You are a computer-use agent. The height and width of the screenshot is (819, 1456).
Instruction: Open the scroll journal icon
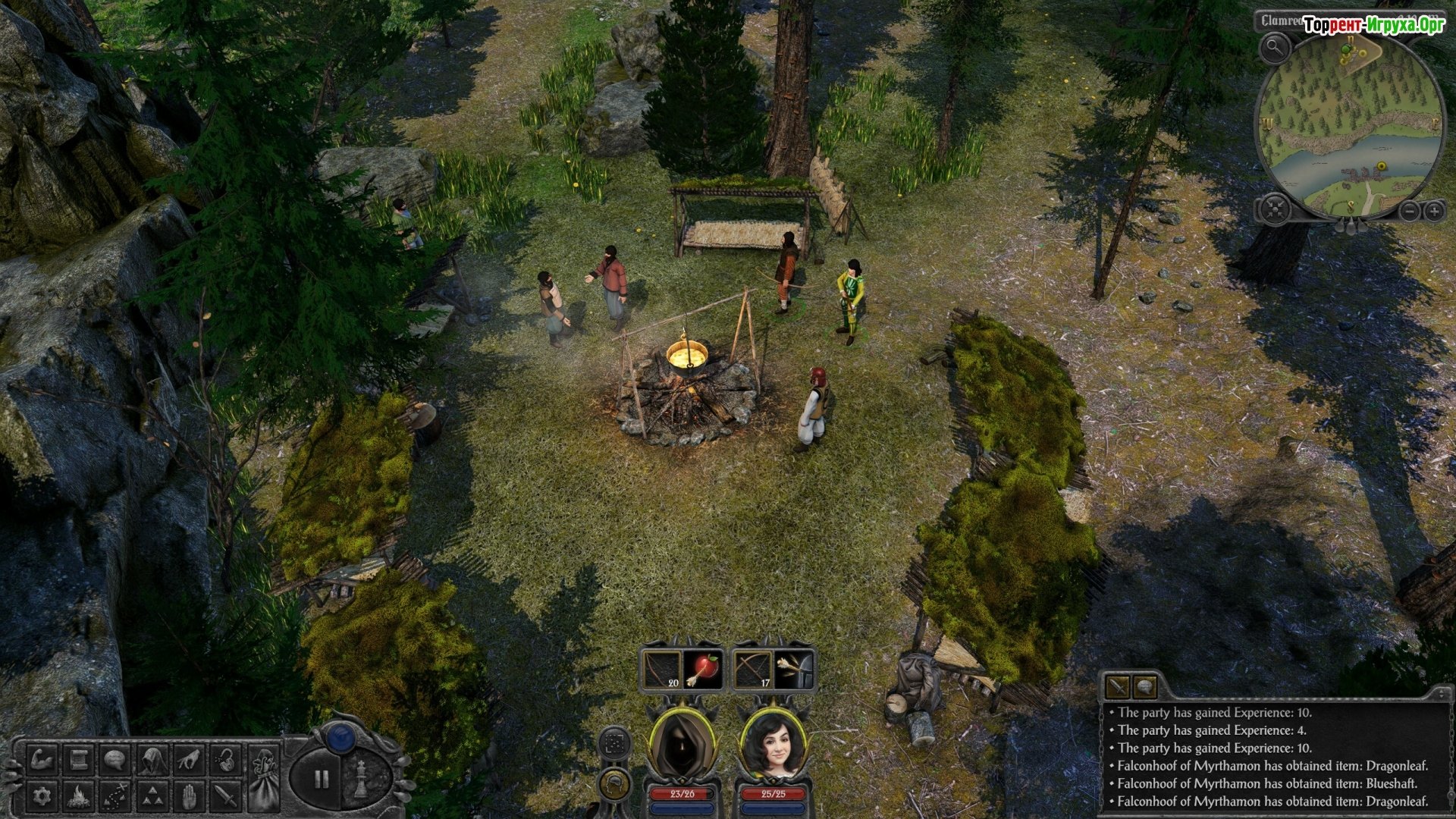[x=78, y=759]
